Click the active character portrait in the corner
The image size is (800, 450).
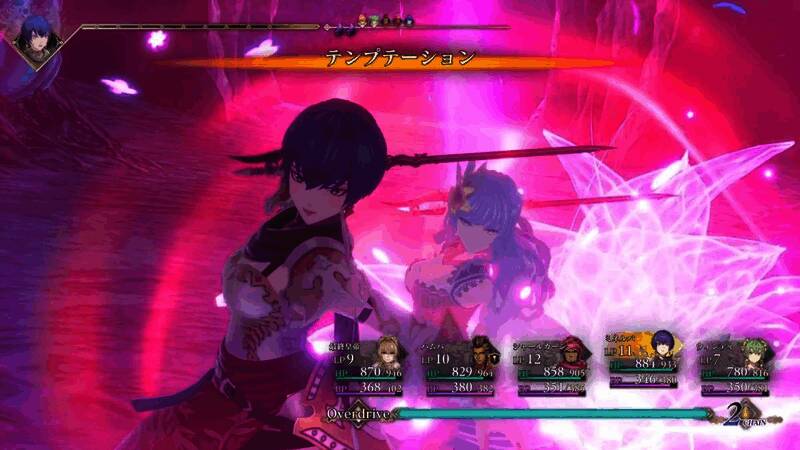37,37
